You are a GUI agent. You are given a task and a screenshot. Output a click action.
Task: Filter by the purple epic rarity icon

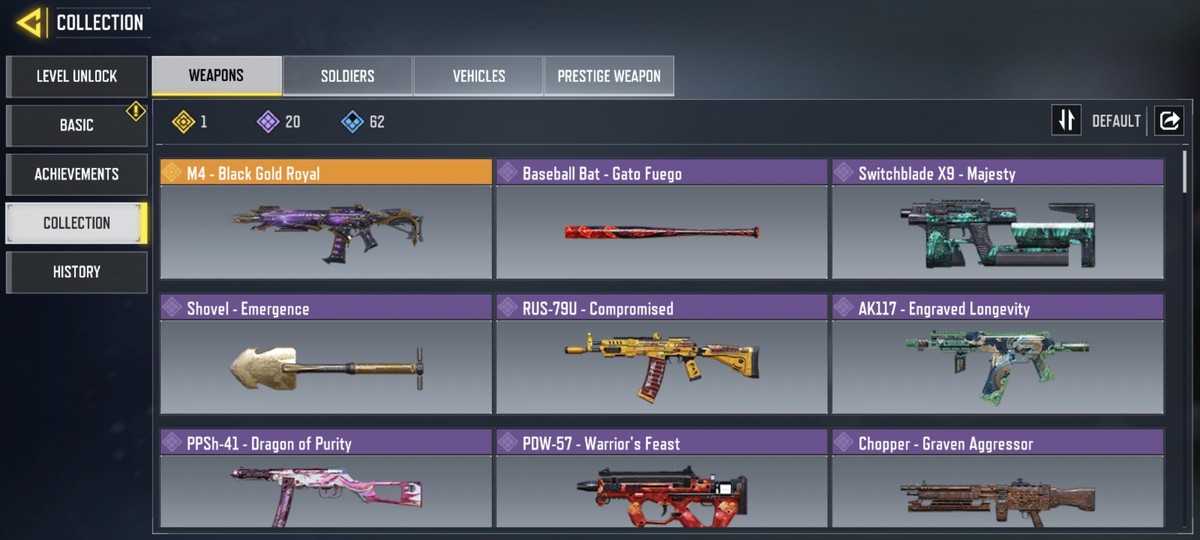[267, 122]
